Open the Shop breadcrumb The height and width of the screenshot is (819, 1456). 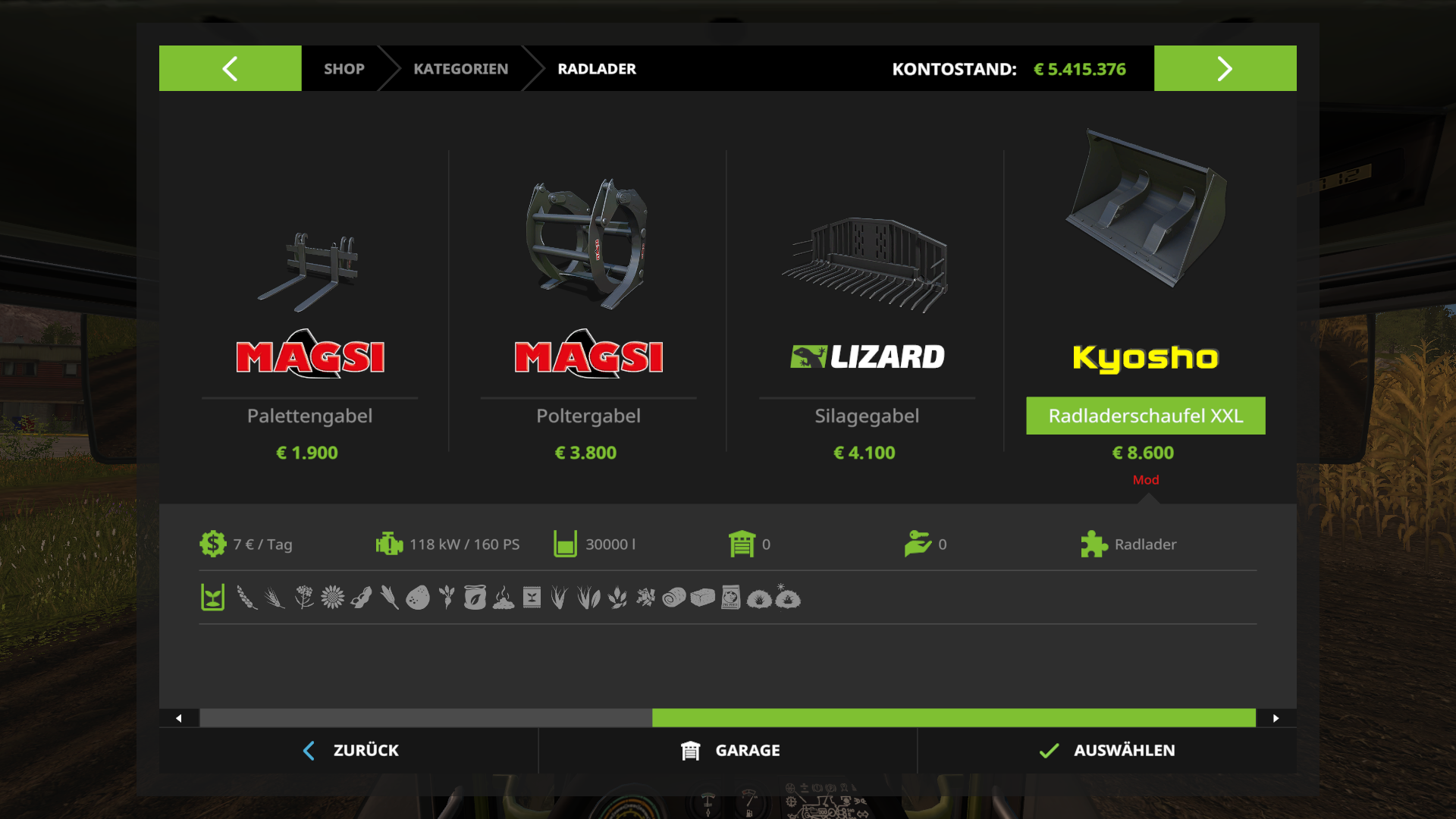pyautogui.click(x=344, y=69)
